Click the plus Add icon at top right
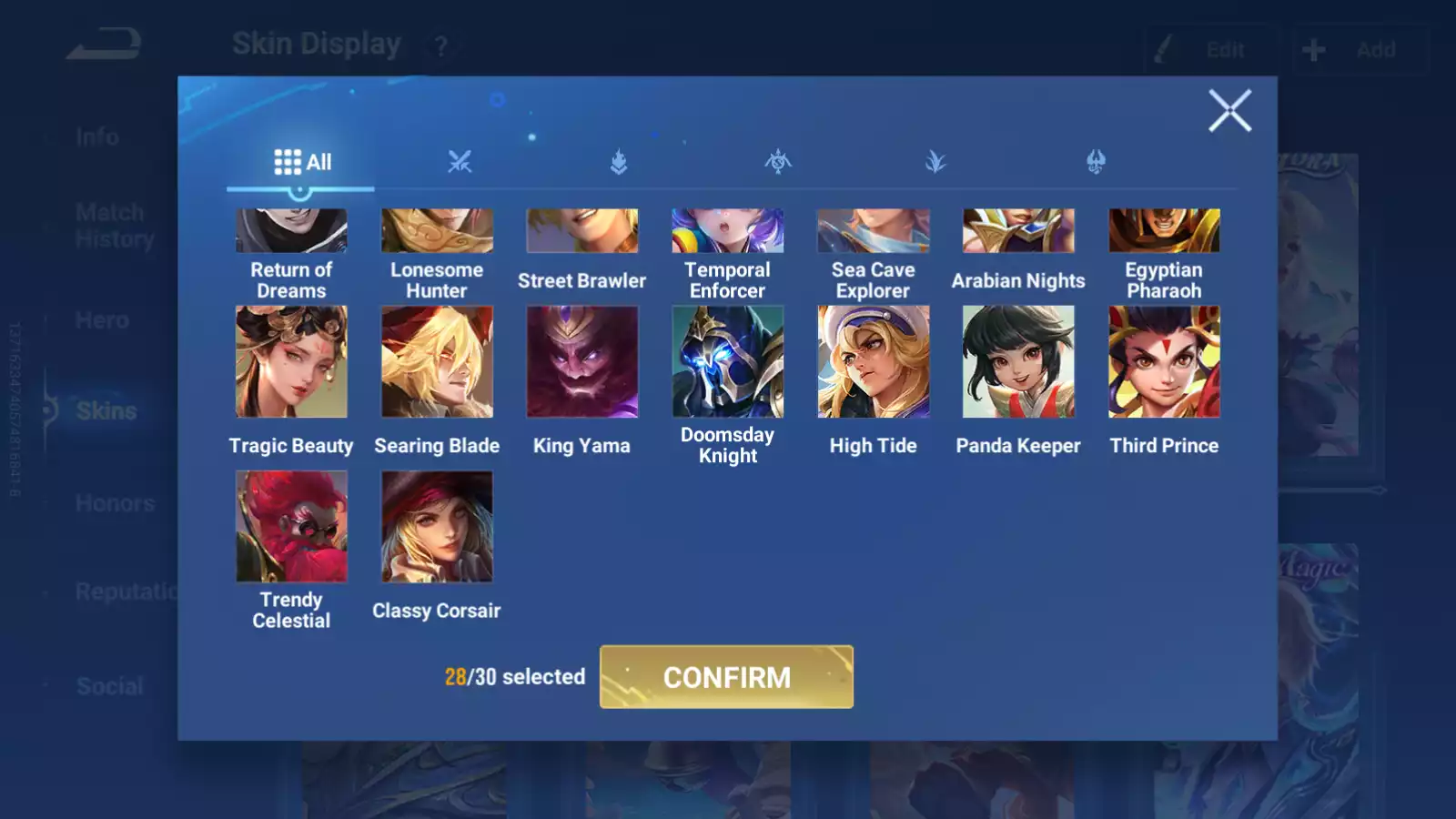The image size is (1456, 819). tap(1313, 50)
